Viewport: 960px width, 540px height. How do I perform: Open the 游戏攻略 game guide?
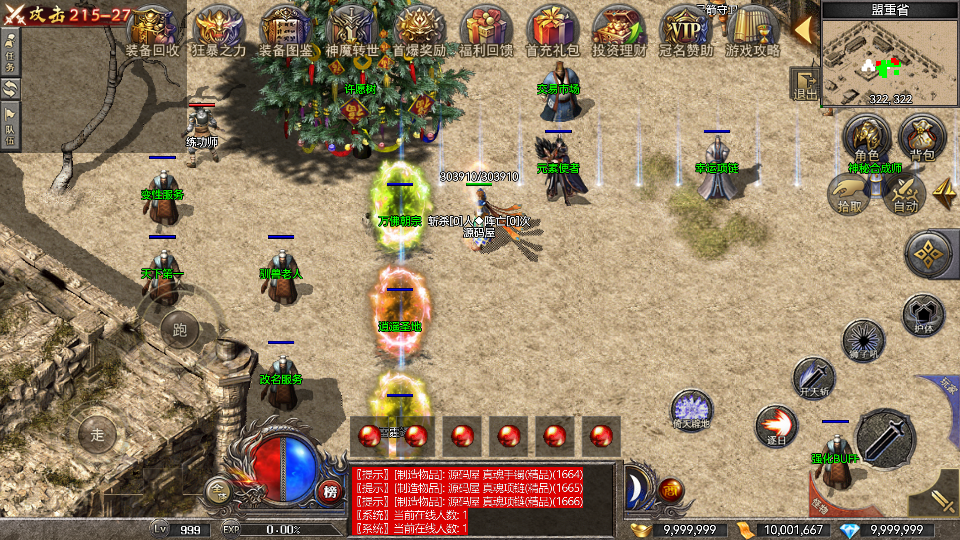(752, 28)
